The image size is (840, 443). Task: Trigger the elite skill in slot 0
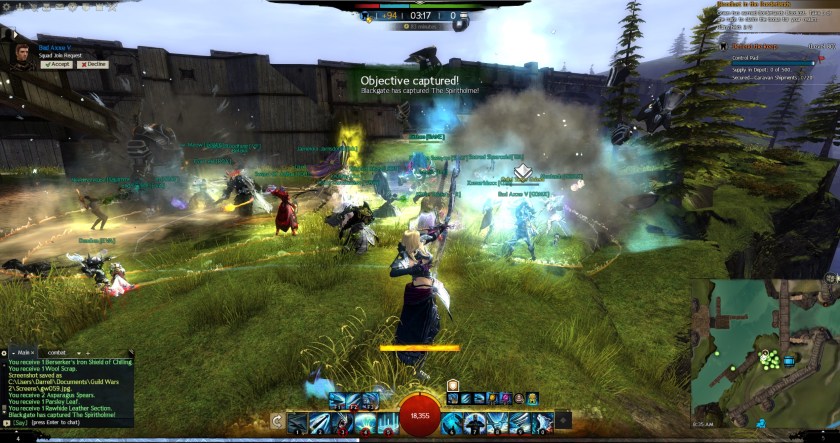(541, 423)
